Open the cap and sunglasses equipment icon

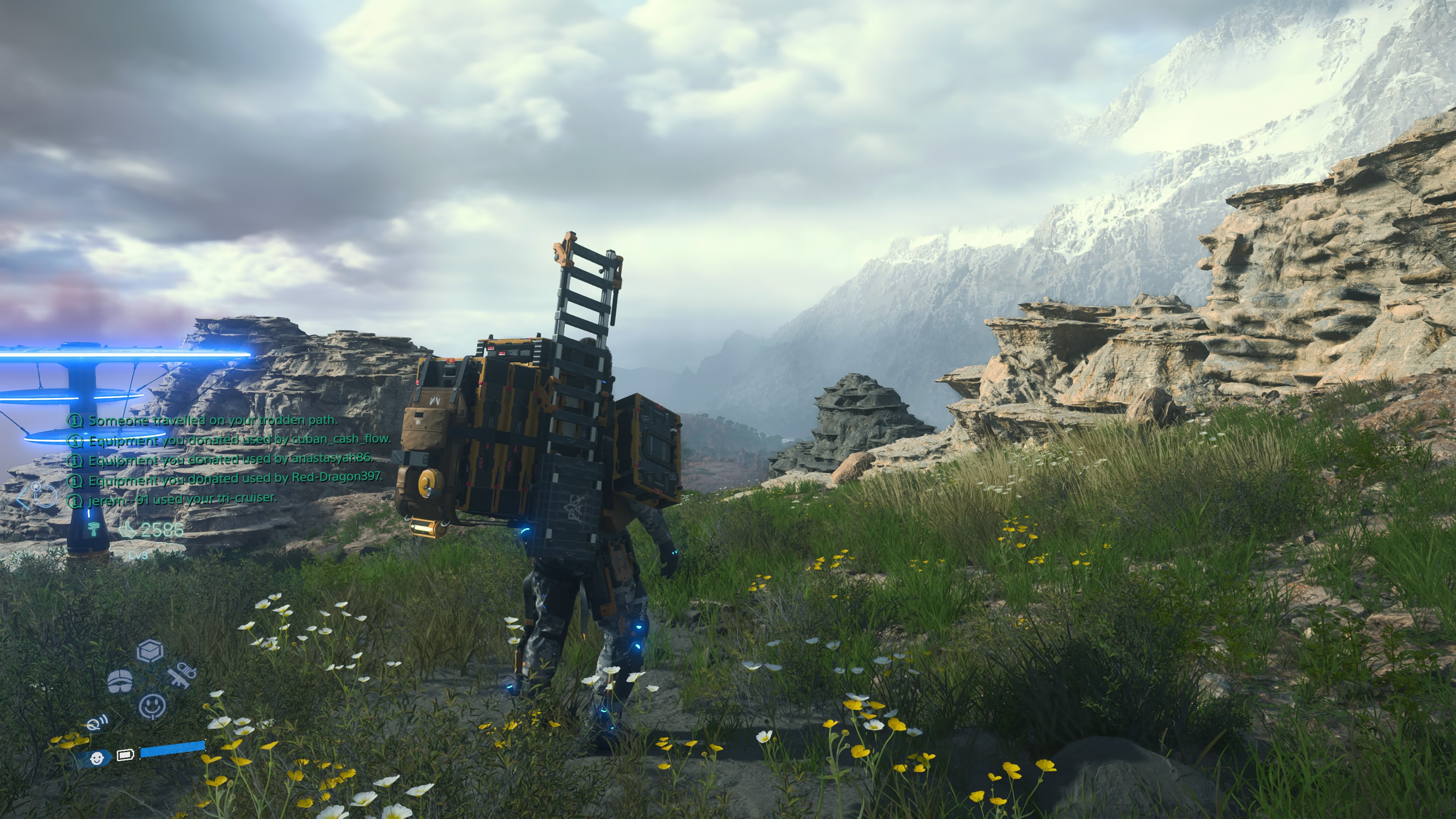(120, 681)
